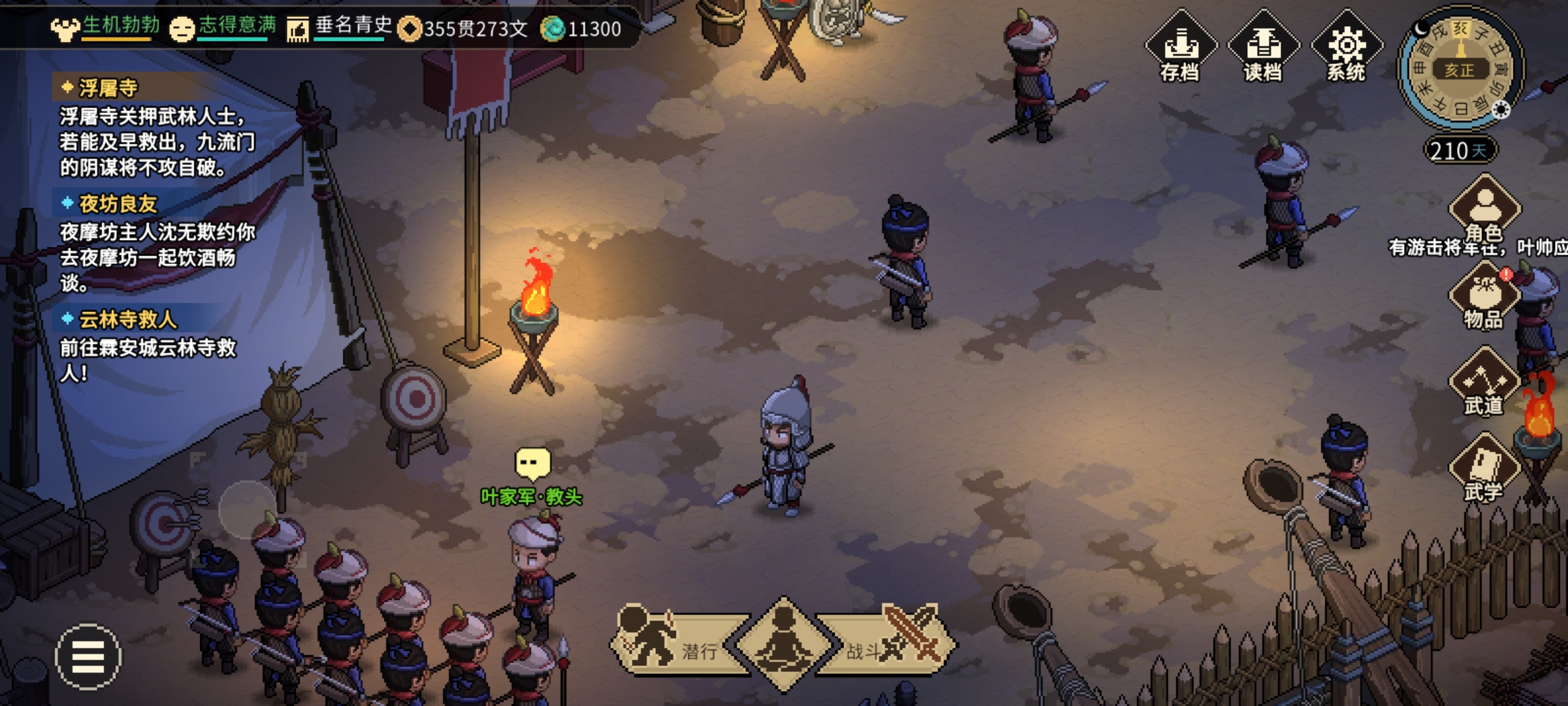Check the 垂名青史 reputation status
Image resolution: width=1568 pixels, height=706 pixels.
(x=340, y=27)
